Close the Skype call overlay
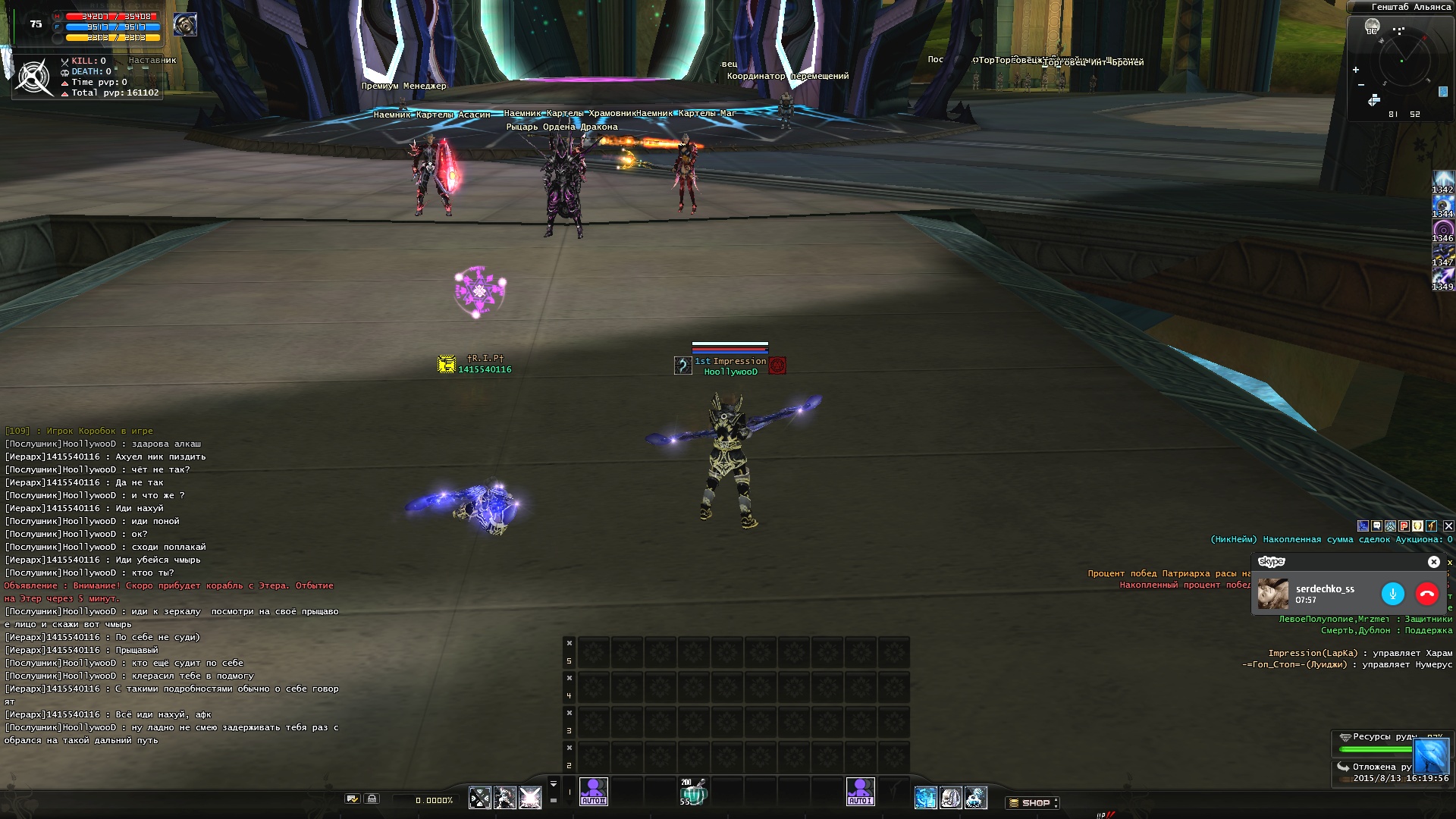The width and height of the screenshot is (1456, 819). pyautogui.click(x=1433, y=562)
